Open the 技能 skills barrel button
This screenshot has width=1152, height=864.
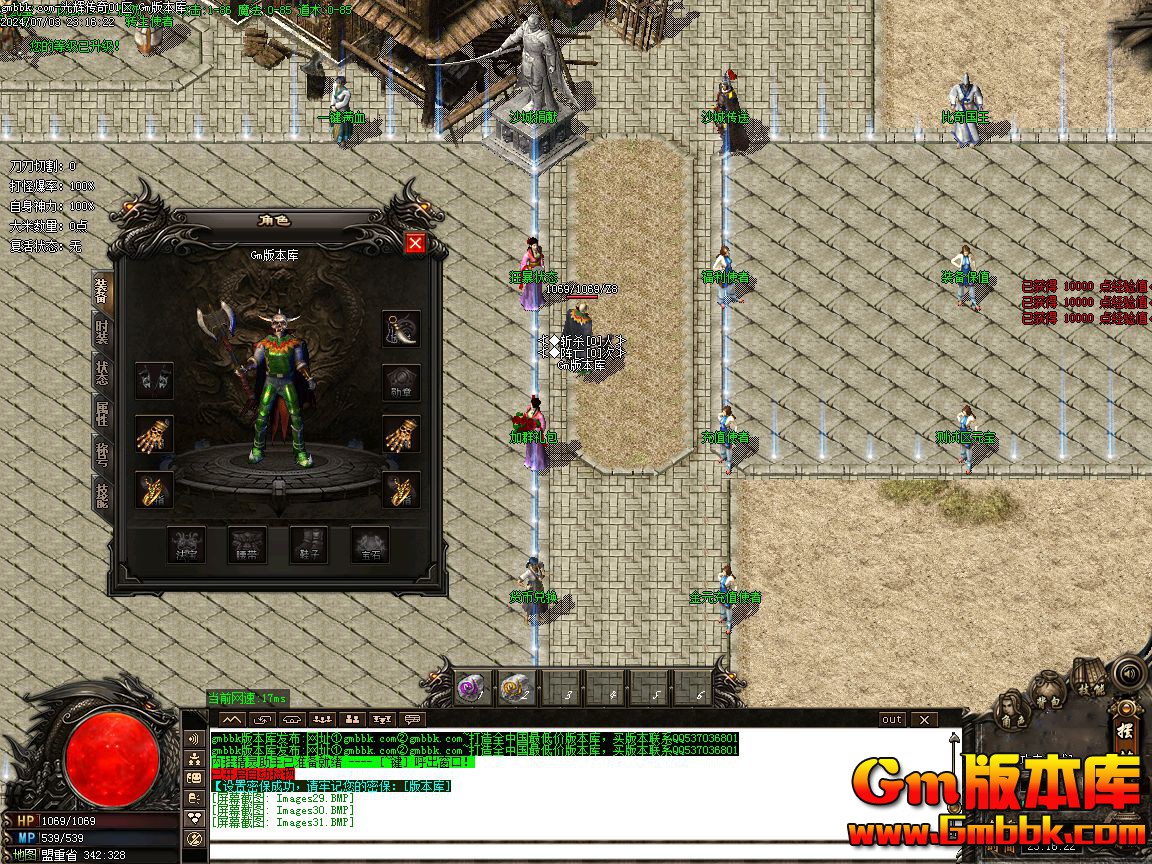[1090, 678]
